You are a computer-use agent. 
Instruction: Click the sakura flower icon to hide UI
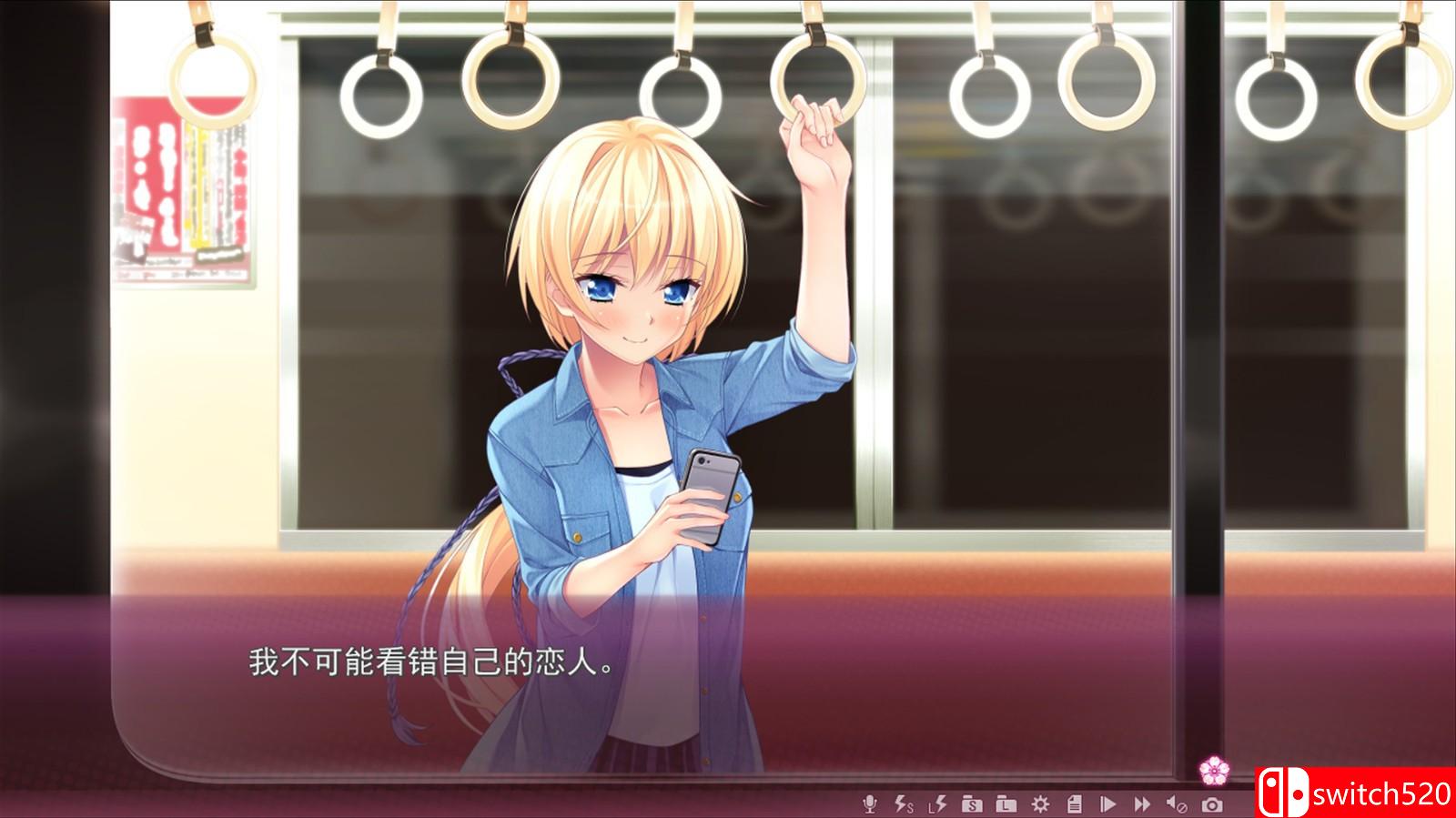tap(1217, 770)
